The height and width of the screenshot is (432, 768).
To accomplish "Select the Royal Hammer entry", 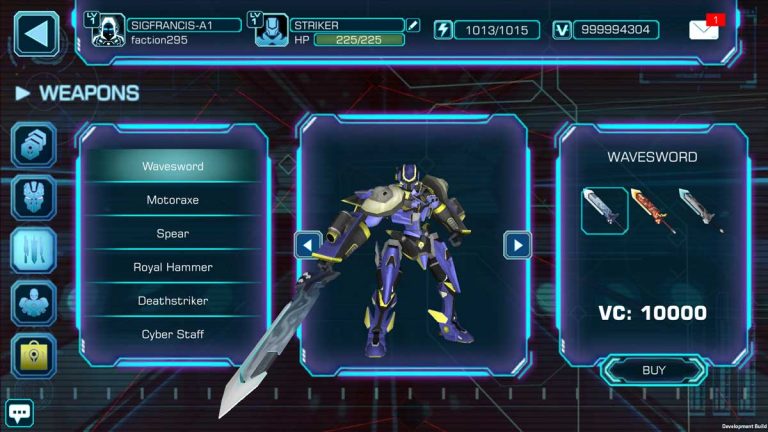I will coord(172,267).
